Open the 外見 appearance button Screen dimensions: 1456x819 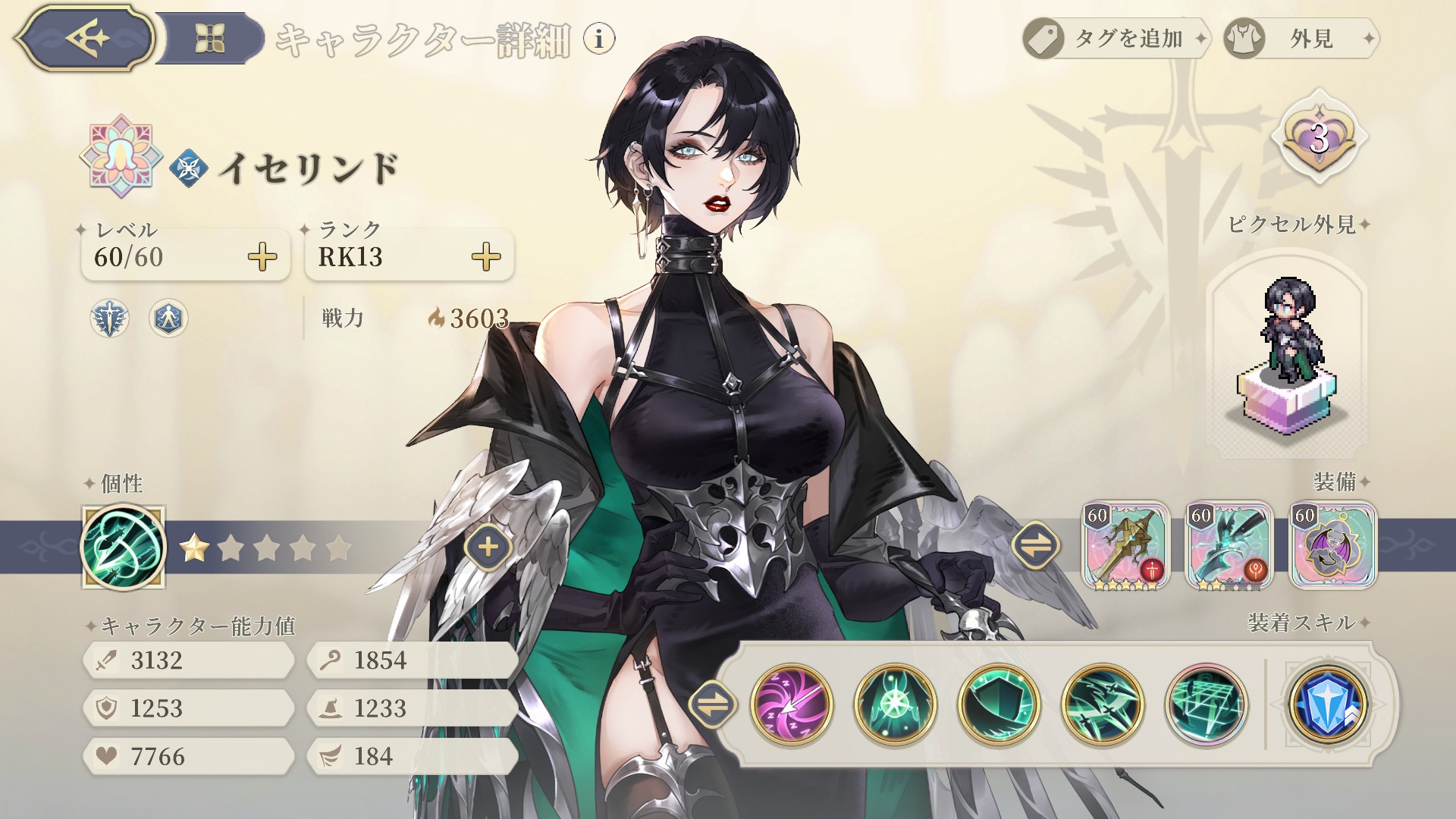pos(1301,38)
